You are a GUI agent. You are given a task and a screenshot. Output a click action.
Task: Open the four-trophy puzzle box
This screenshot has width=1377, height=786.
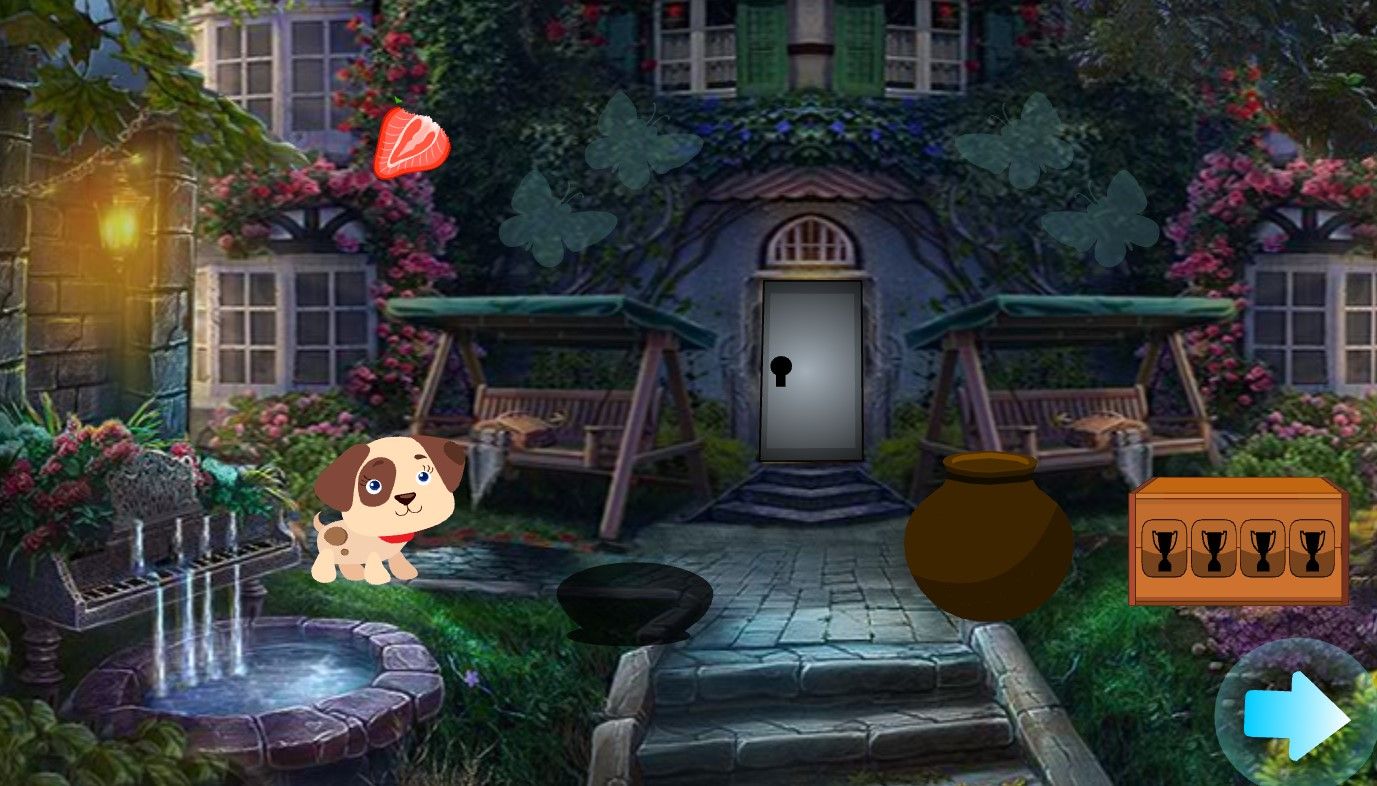click(x=1238, y=543)
